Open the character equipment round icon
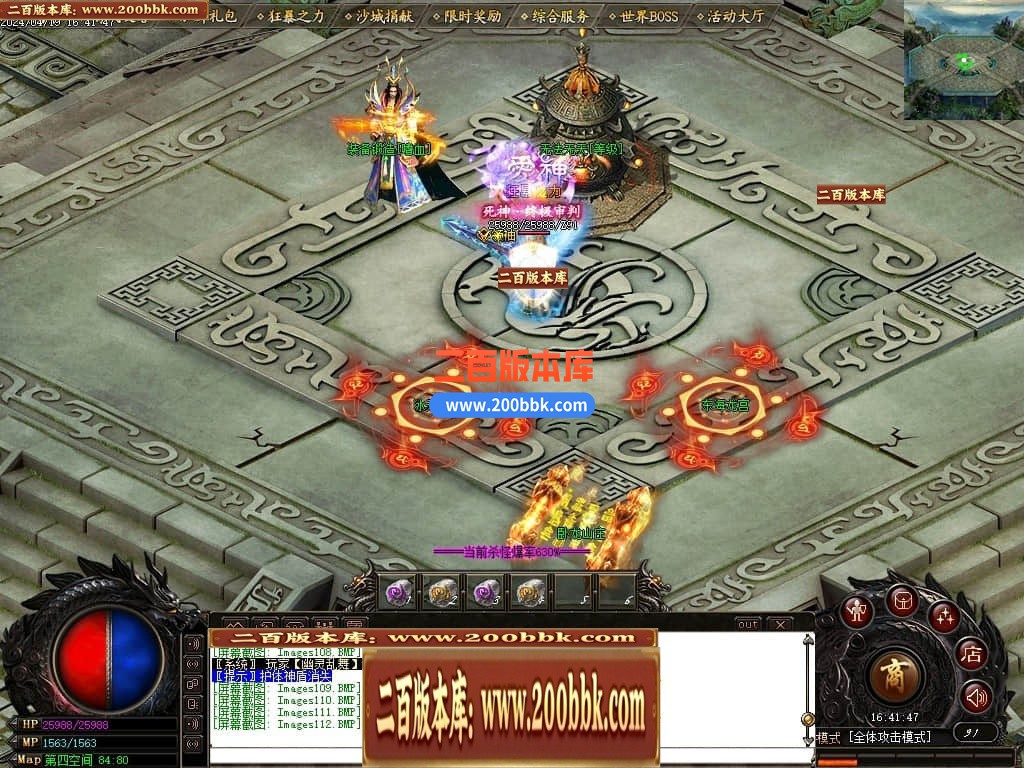This screenshot has height=768, width=1024. pos(857,612)
